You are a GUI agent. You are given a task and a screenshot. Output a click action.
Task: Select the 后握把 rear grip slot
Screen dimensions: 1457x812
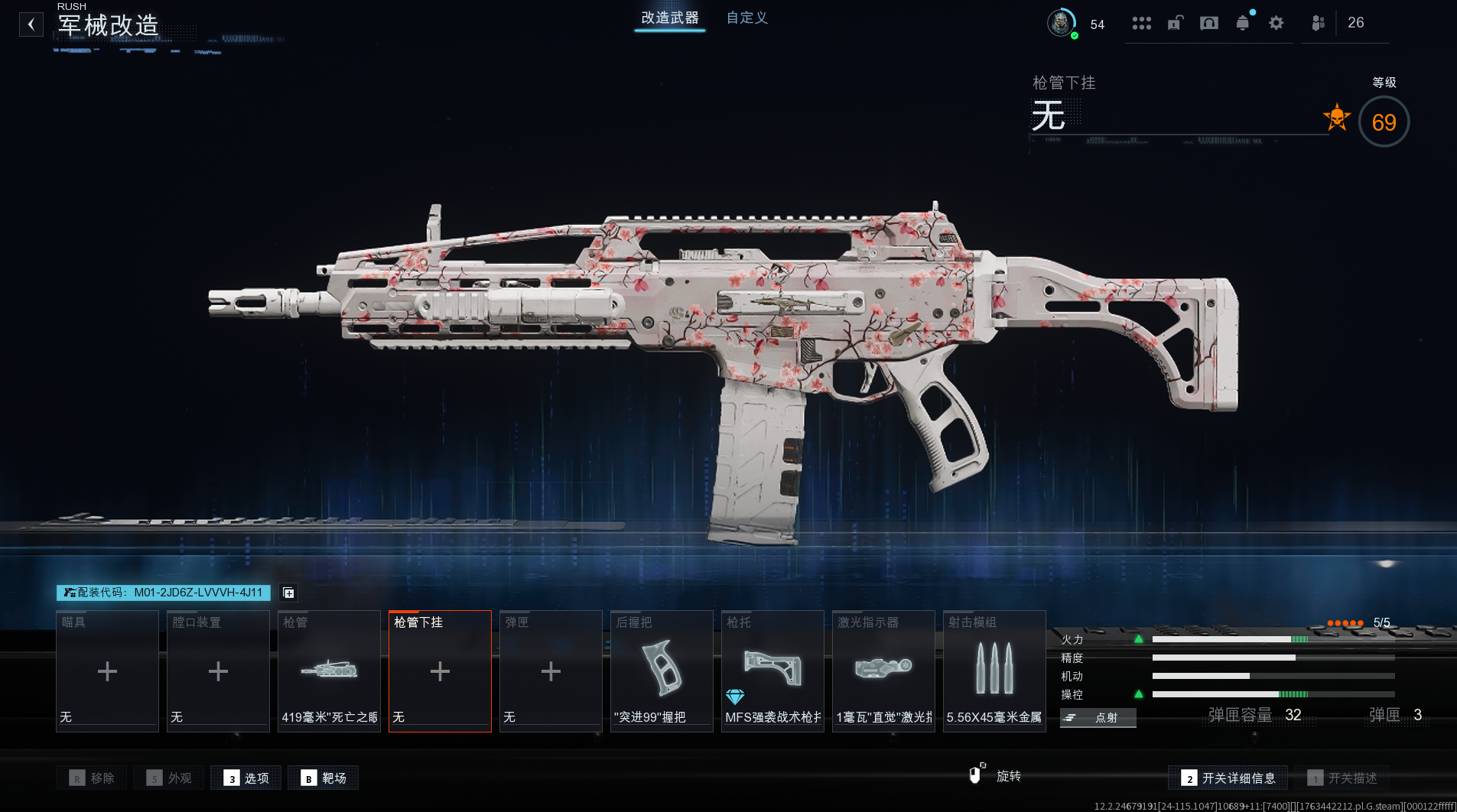[x=662, y=671]
